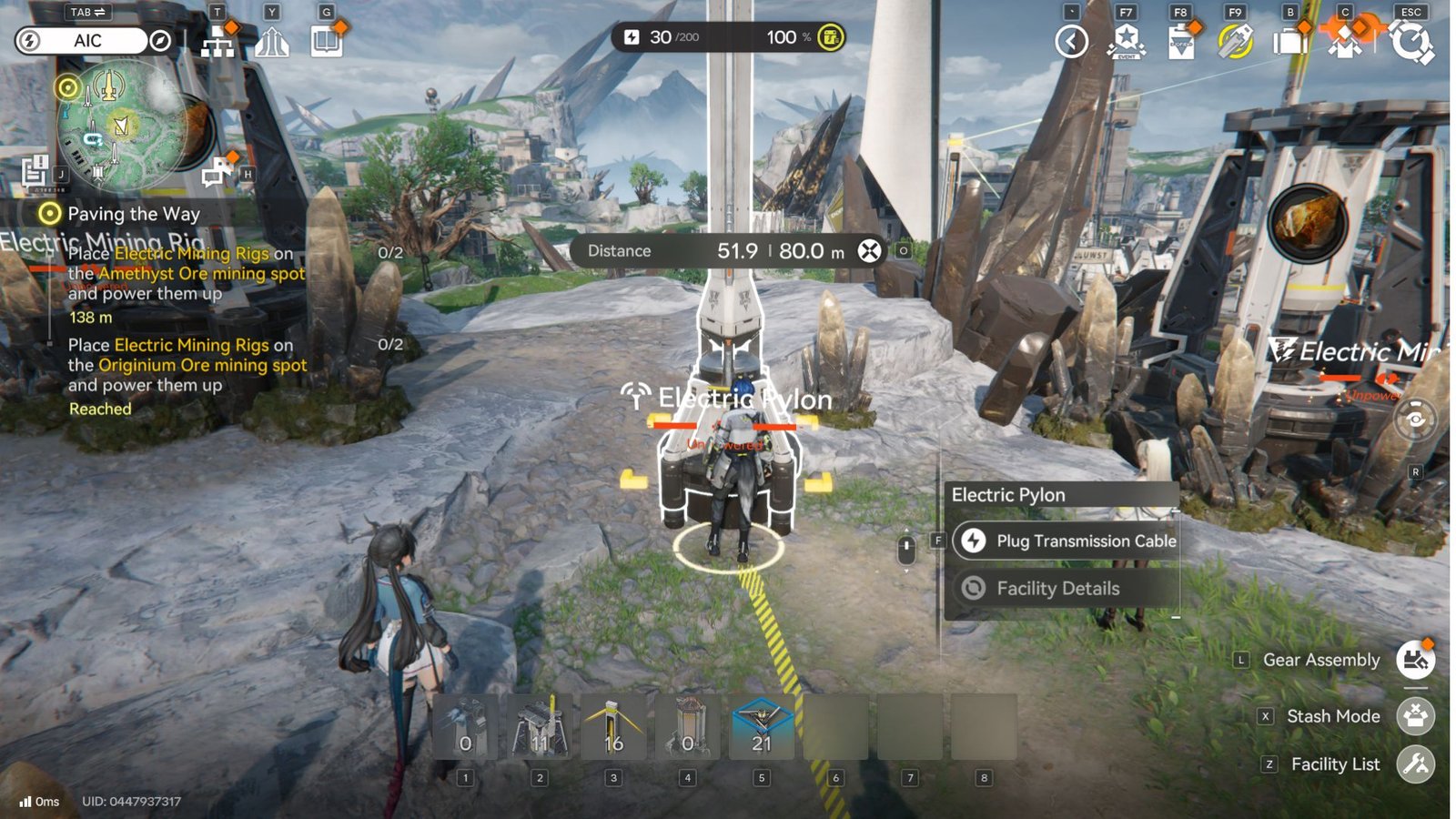Click the crosshair icon next to the distance readout

coord(869,250)
